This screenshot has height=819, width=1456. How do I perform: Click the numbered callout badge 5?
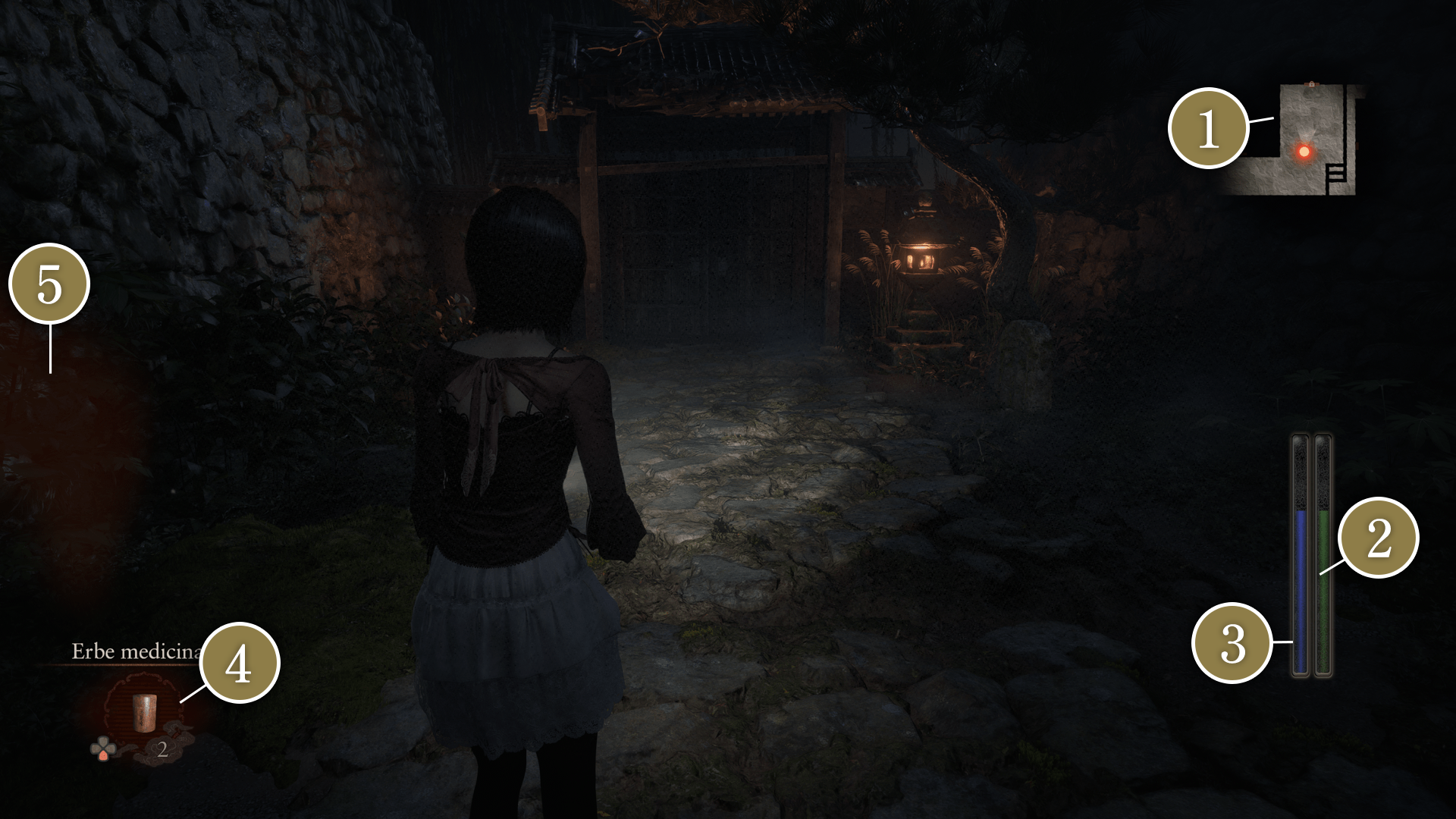click(49, 284)
